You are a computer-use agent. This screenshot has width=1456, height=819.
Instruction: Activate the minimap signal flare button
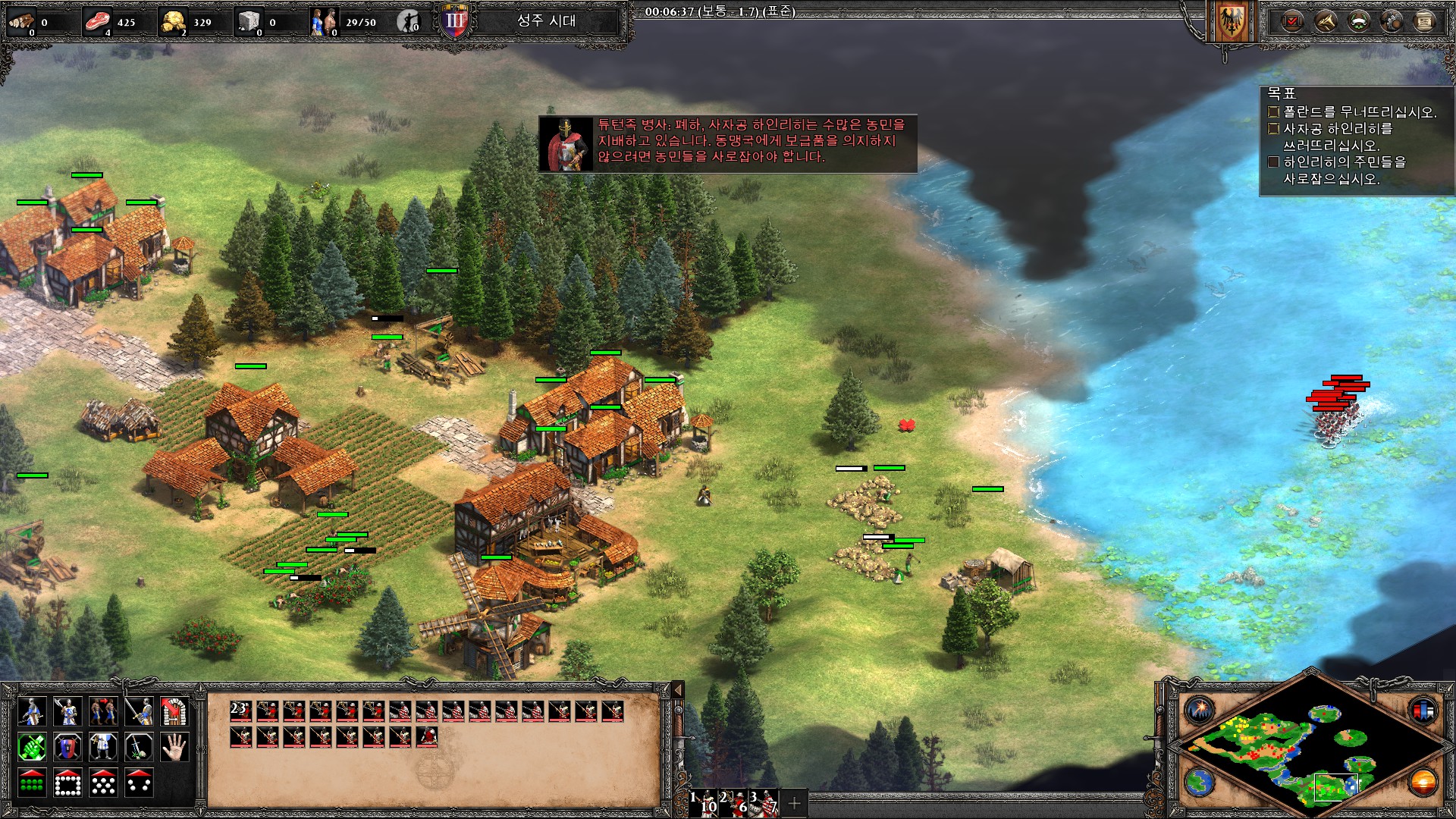pos(1200,711)
